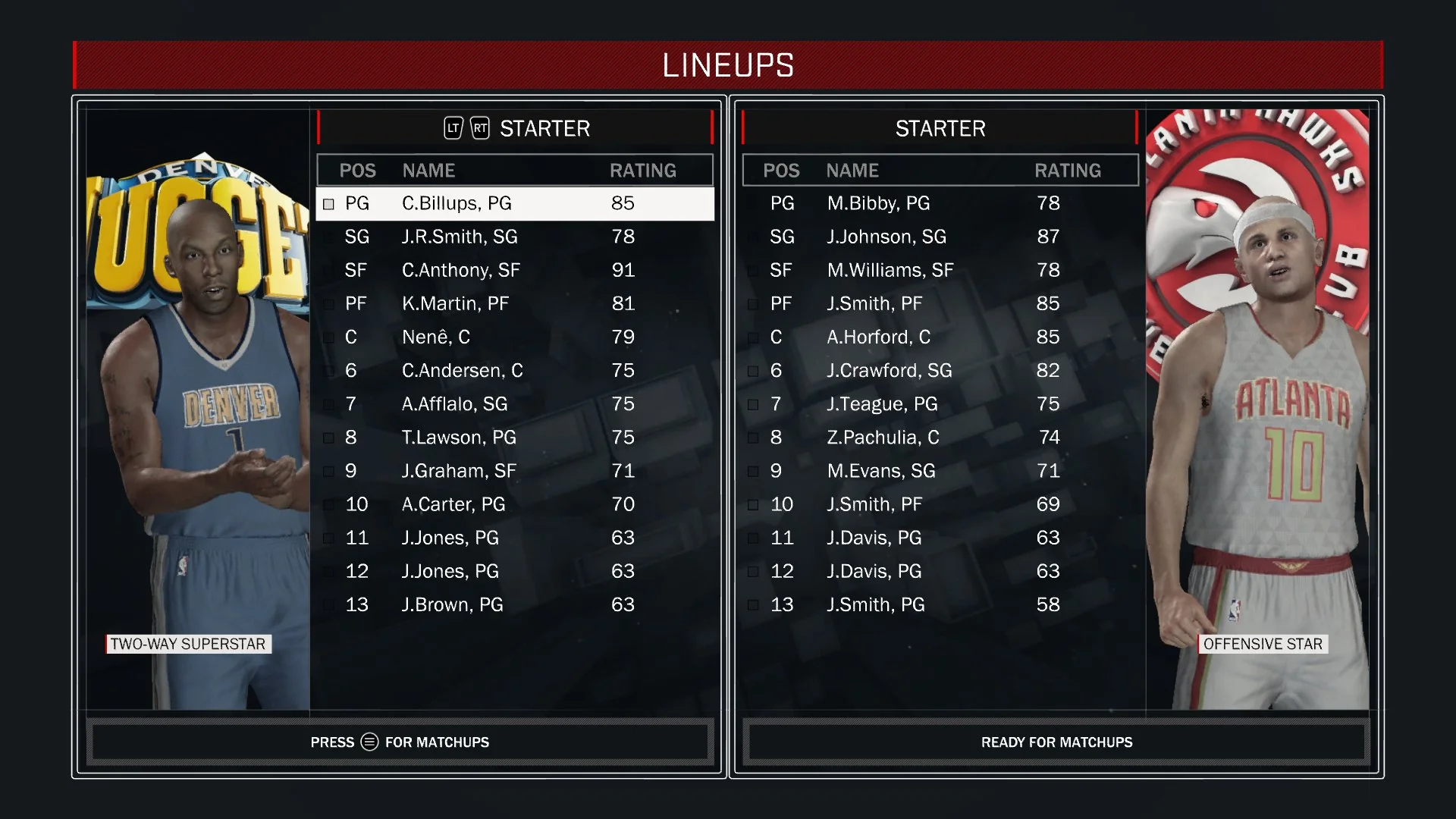Choose bench player C.Andersen
The height and width of the screenshot is (819, 1456).
[514, 370]
